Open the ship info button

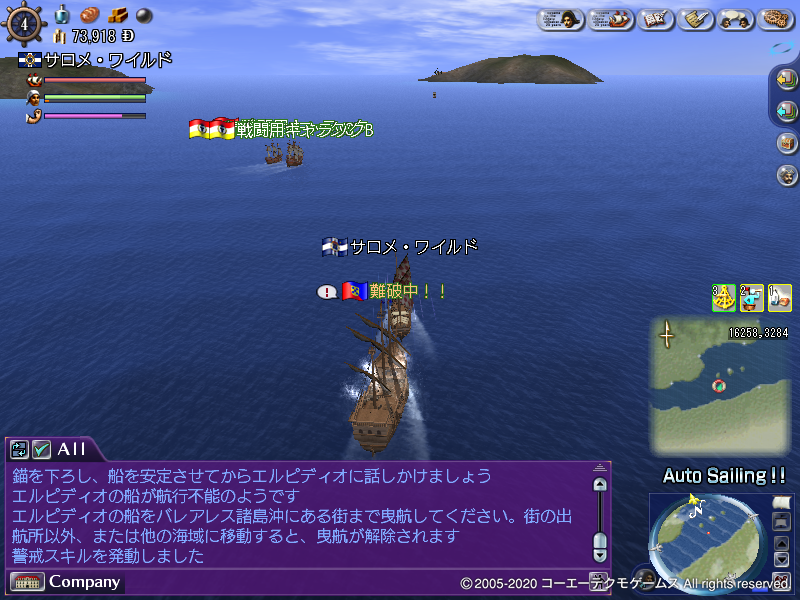pyautogui.click(x=611, y=19)
